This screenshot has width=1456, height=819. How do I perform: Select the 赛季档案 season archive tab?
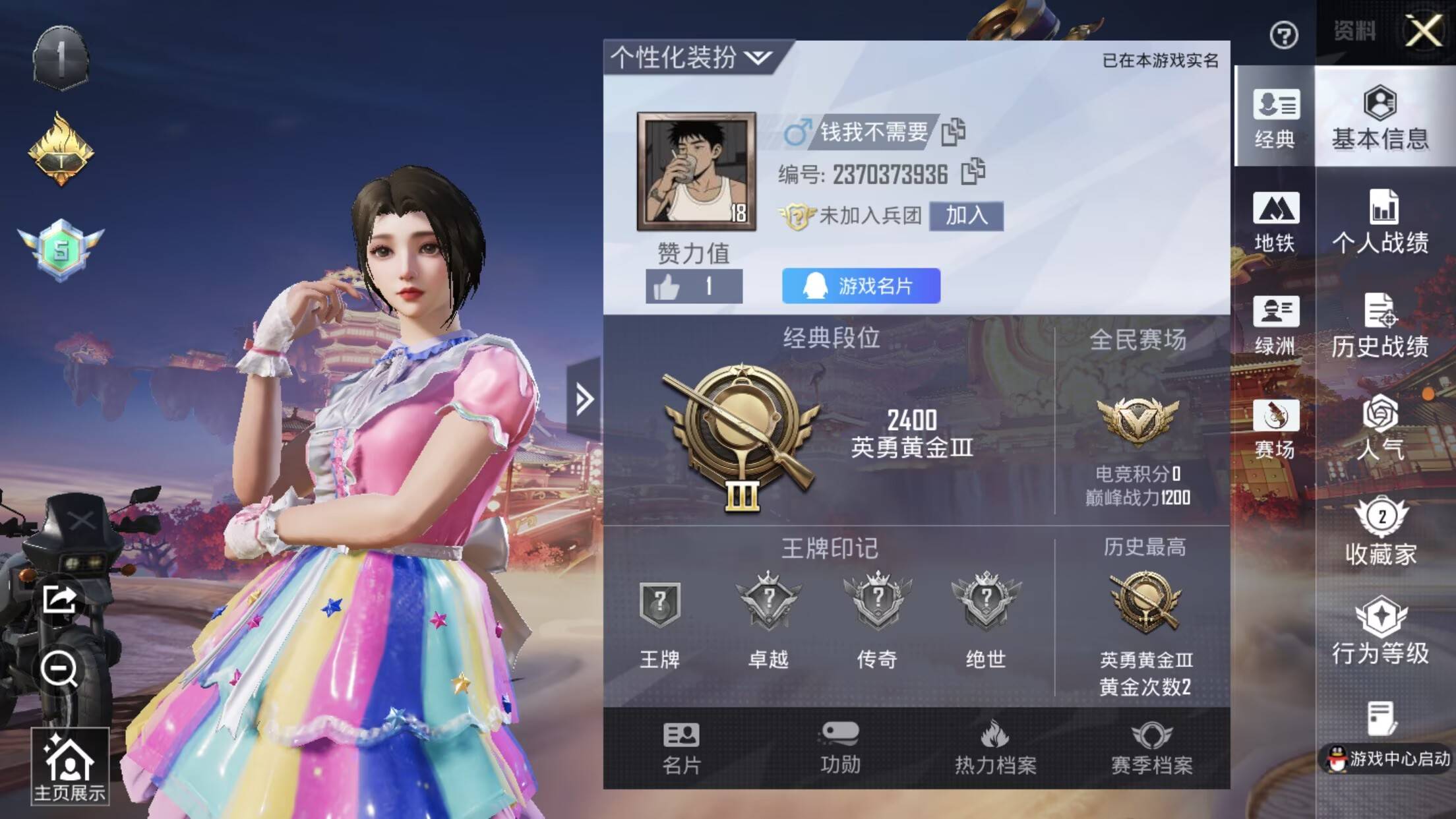coord(1151,747)
